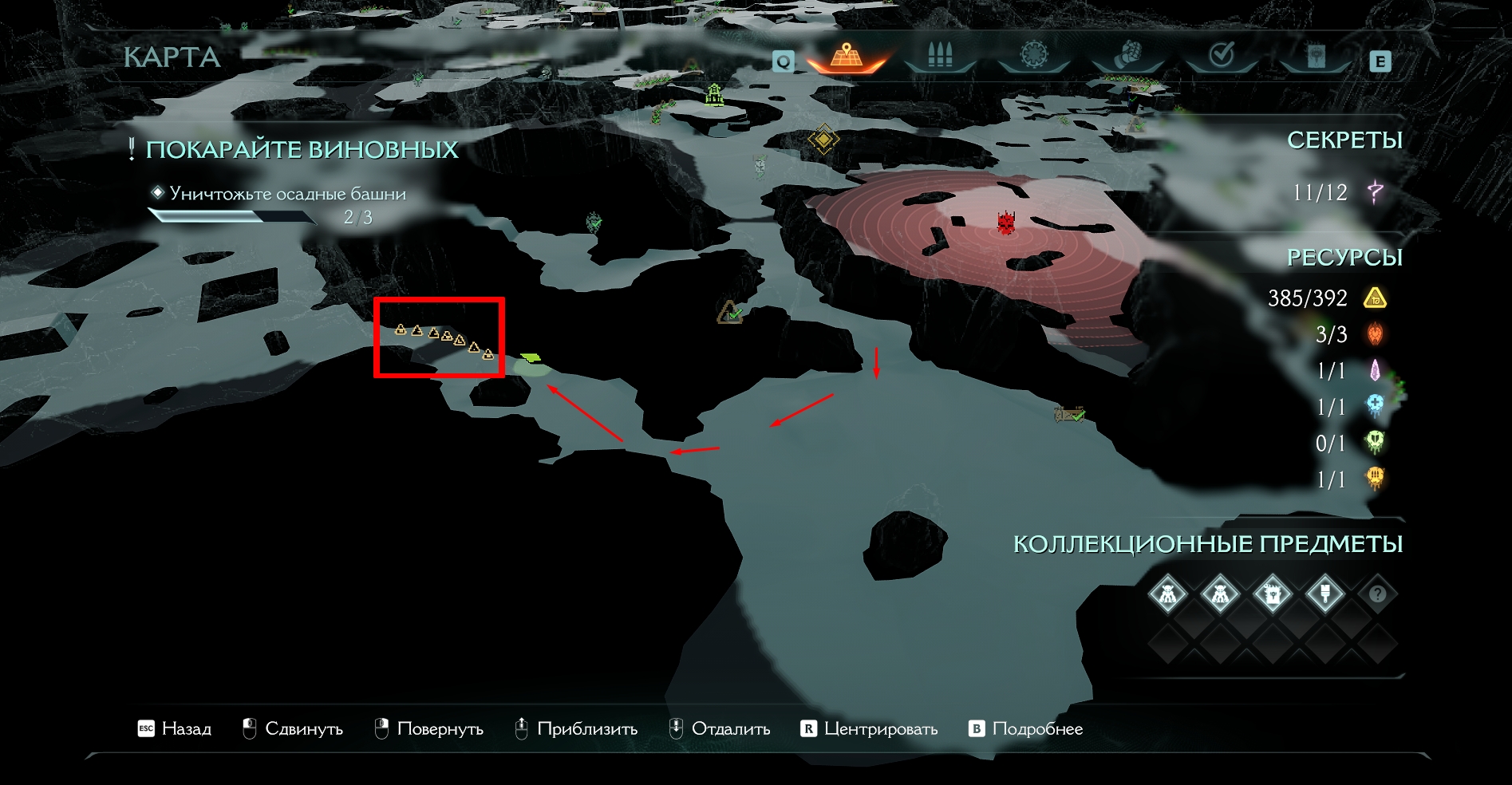Click the Покарайте виновных objective tracker
This screenshot has width=1512, height=785.
pyautogui.click(x=302, y=150)
